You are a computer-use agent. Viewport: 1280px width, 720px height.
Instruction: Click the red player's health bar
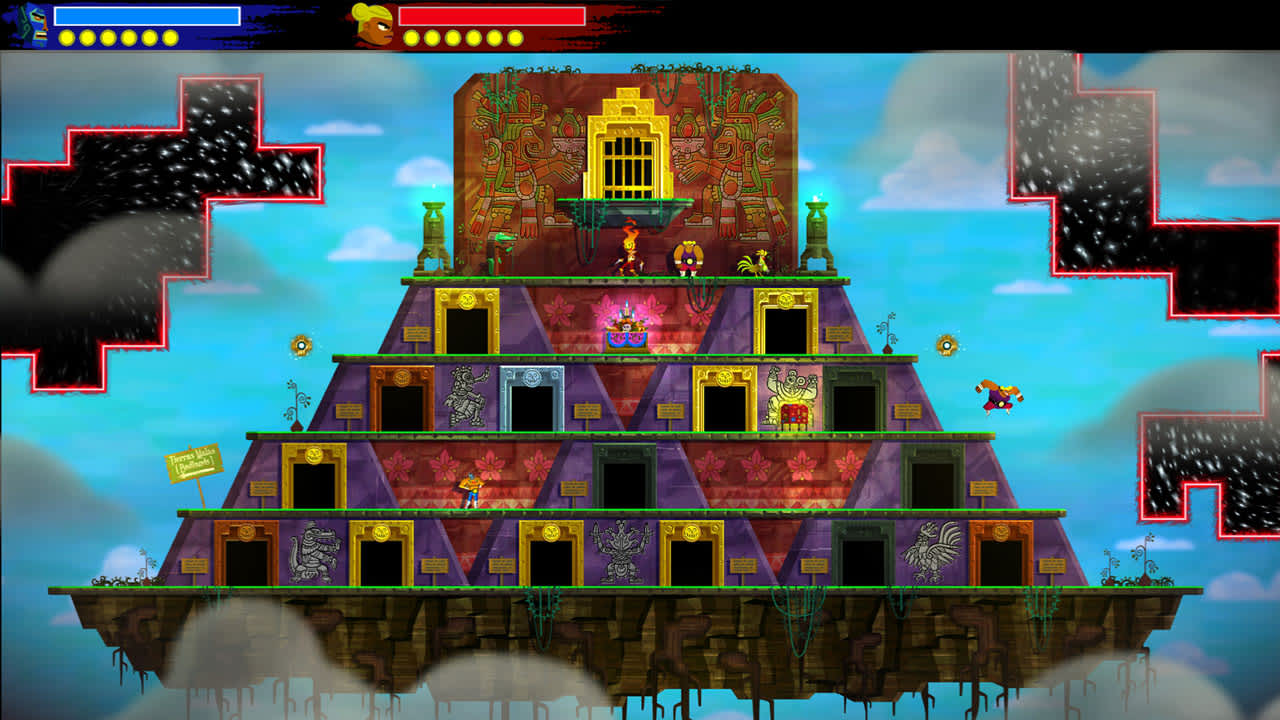coord(490,18)
